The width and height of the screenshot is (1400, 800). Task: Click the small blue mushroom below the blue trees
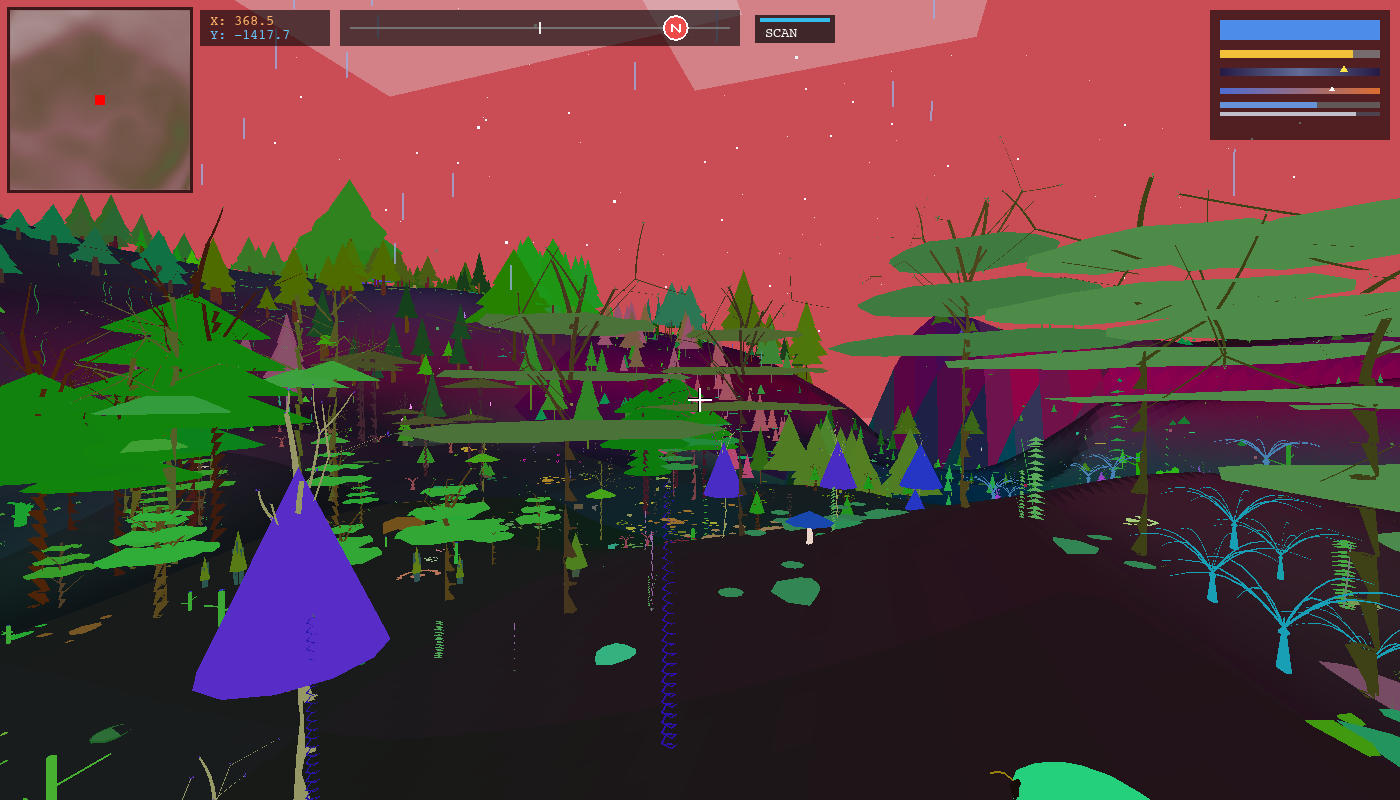coord(808,521)
